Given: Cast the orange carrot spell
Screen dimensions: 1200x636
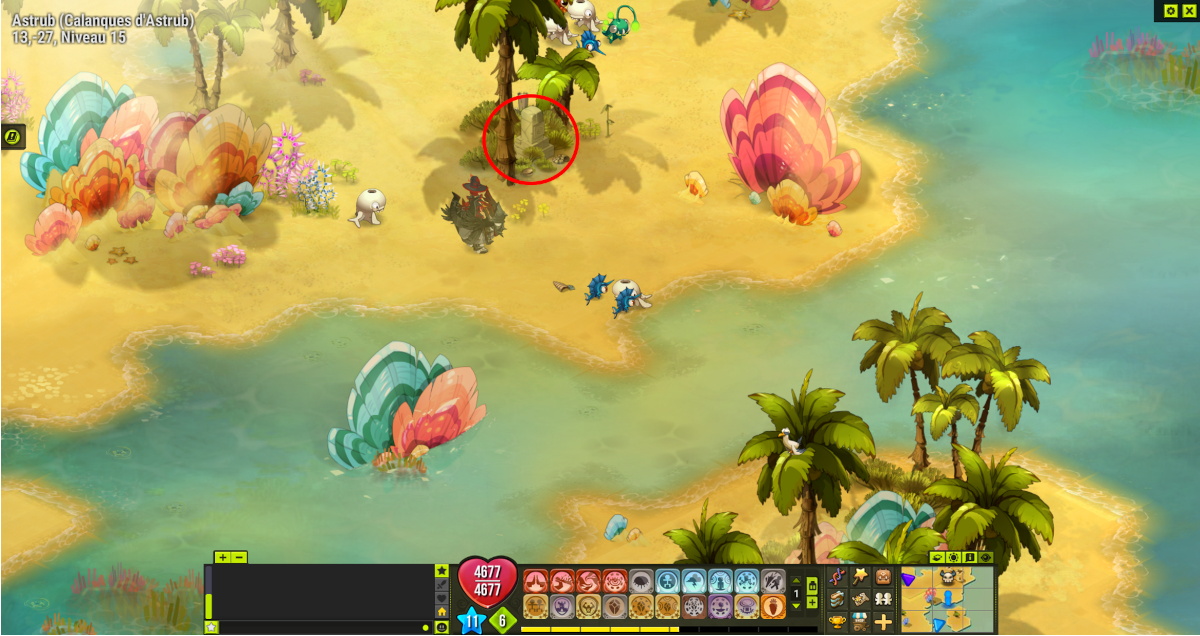Looking at the screenshot, I should coord(773,607).
